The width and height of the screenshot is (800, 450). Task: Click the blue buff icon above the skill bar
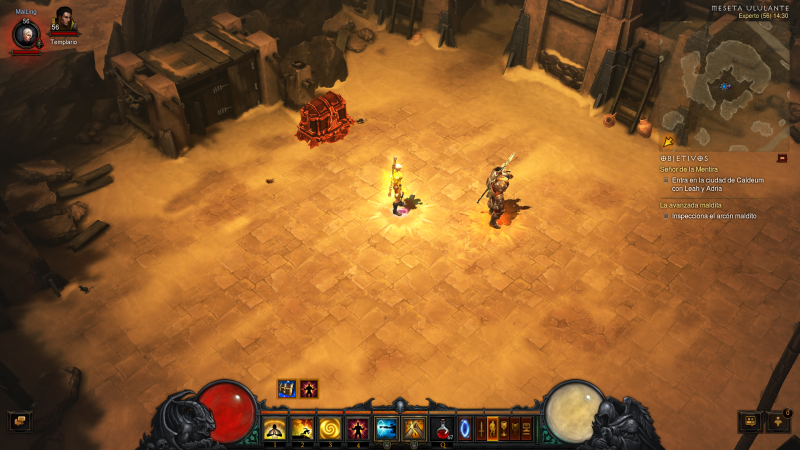287,389
